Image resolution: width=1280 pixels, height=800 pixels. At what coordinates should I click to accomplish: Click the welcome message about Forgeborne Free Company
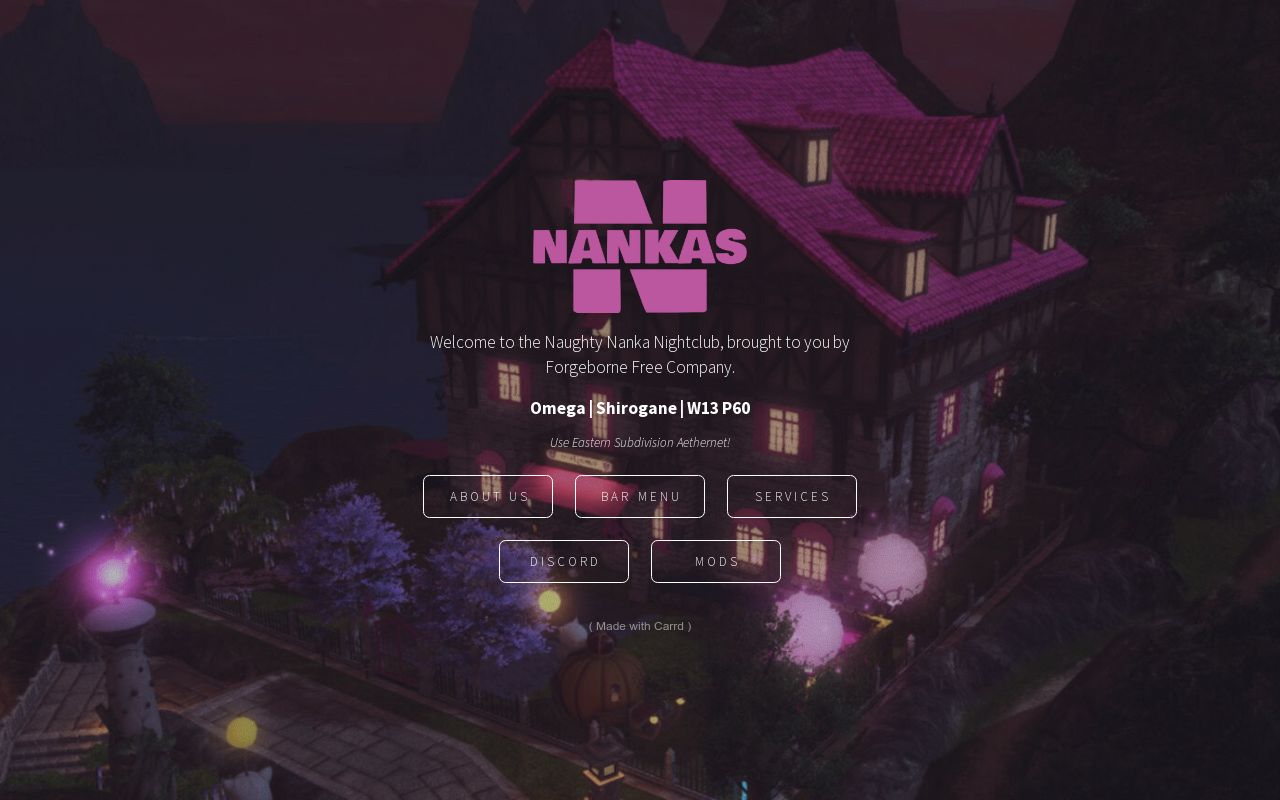(640, 354)
